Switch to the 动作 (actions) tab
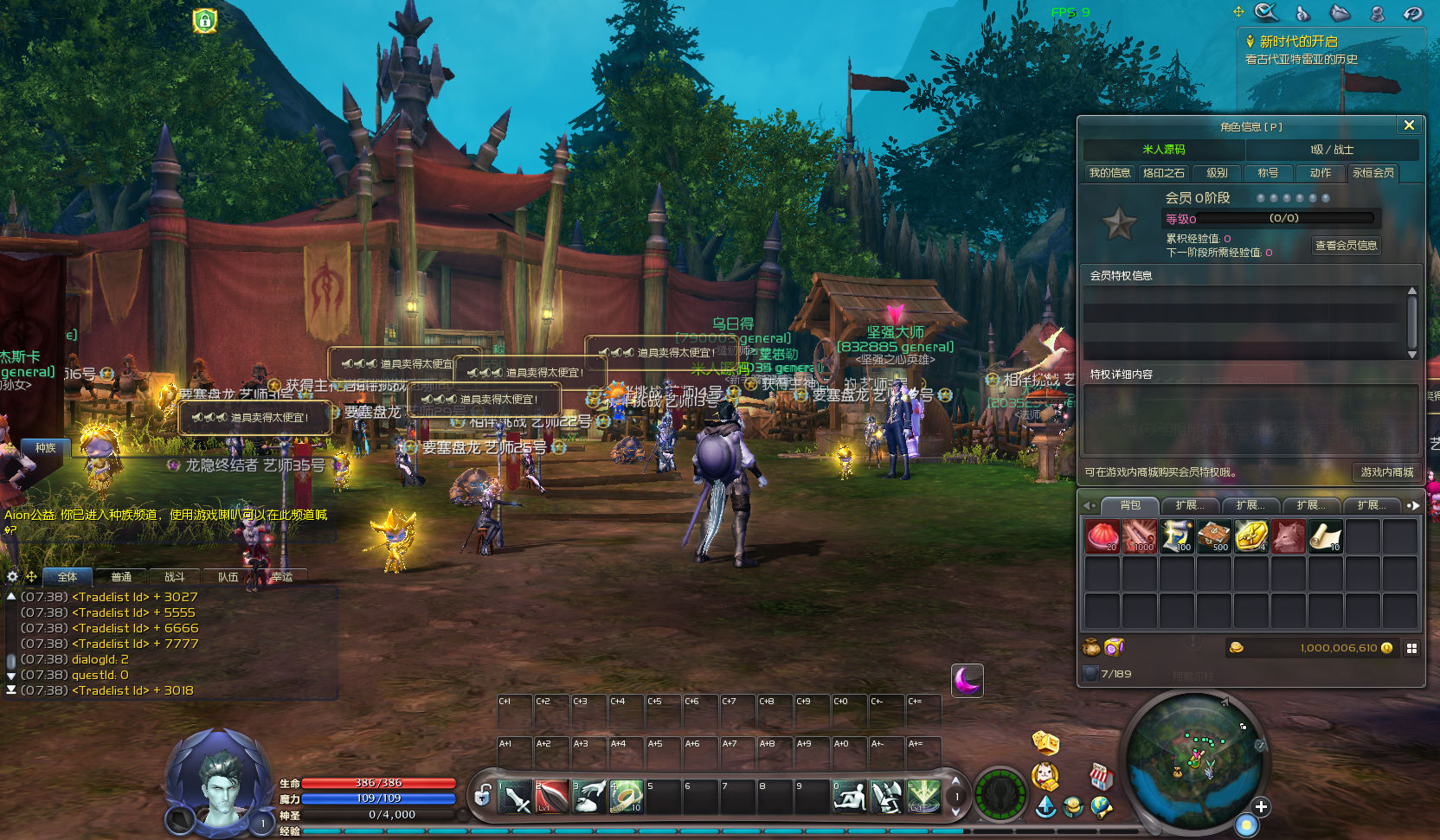This screenshot has height=840, width=1440. coord(1320,173)
